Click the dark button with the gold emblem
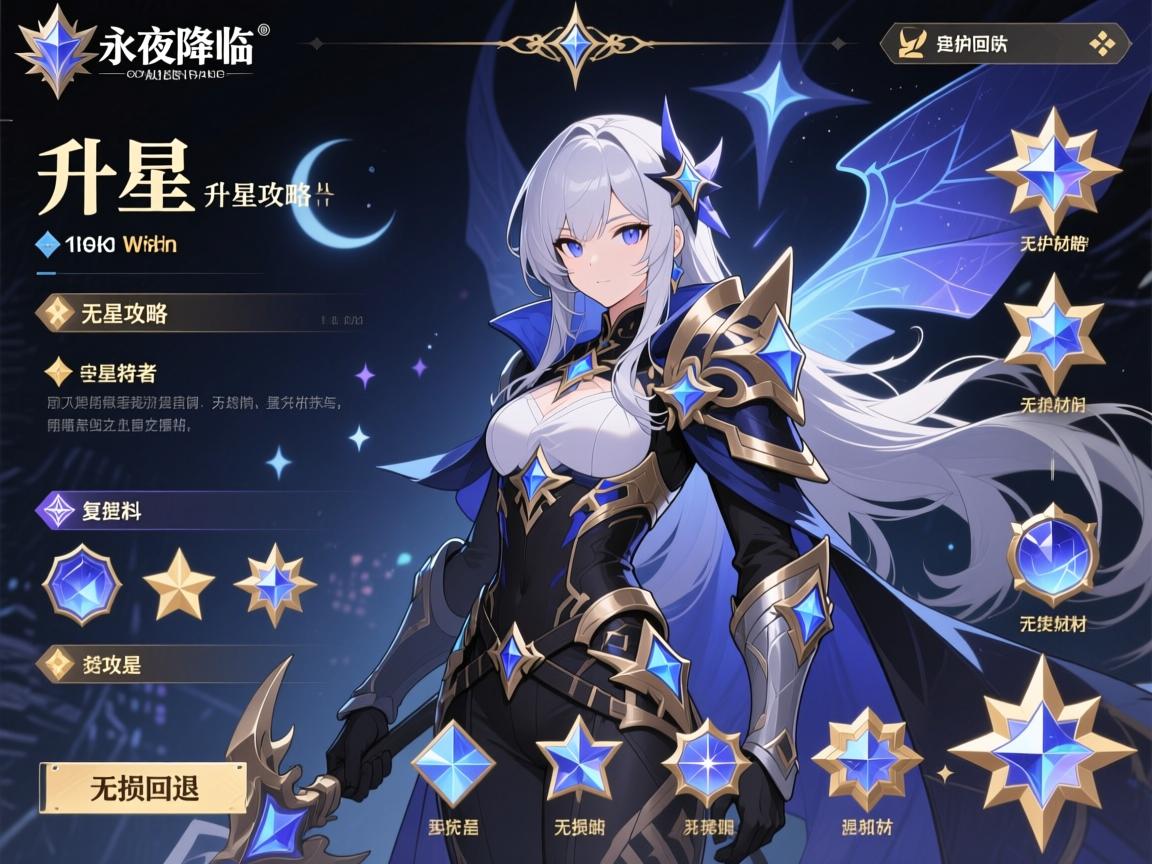Image resolution: width=1152 pixels, height=864 pixels. click(x=1003, y=44)
